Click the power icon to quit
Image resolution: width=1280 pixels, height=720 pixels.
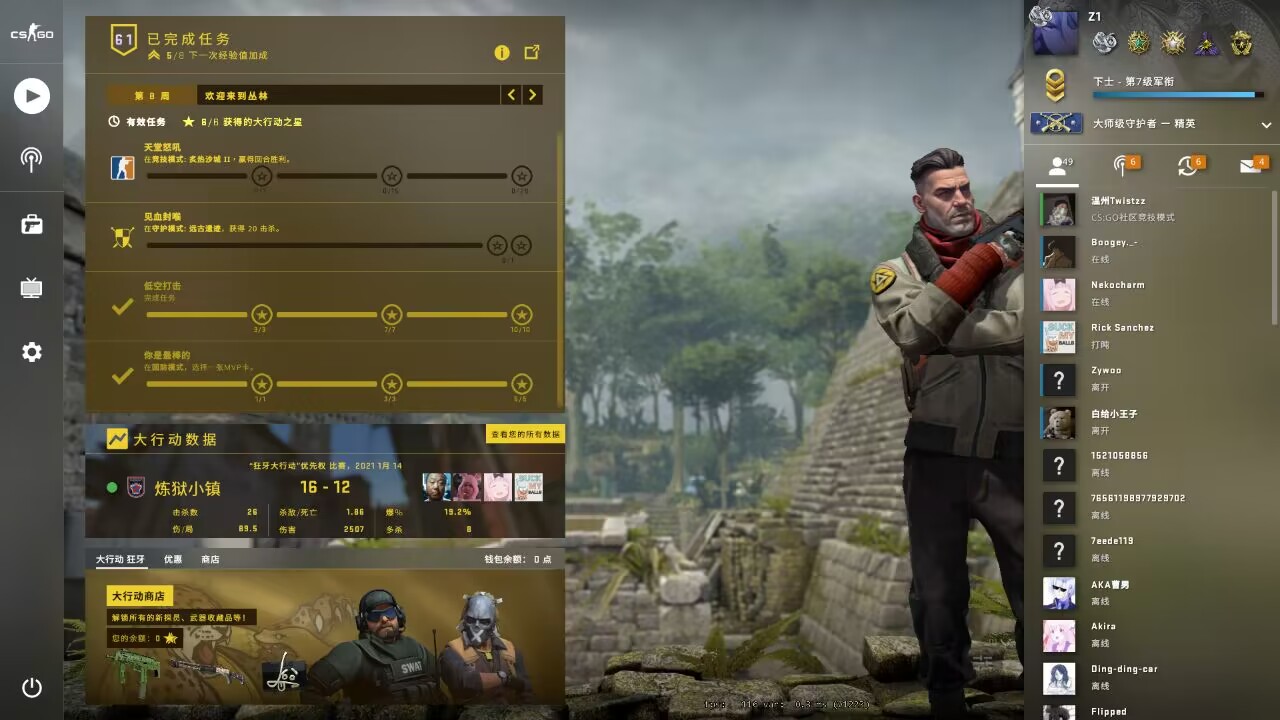31,688
